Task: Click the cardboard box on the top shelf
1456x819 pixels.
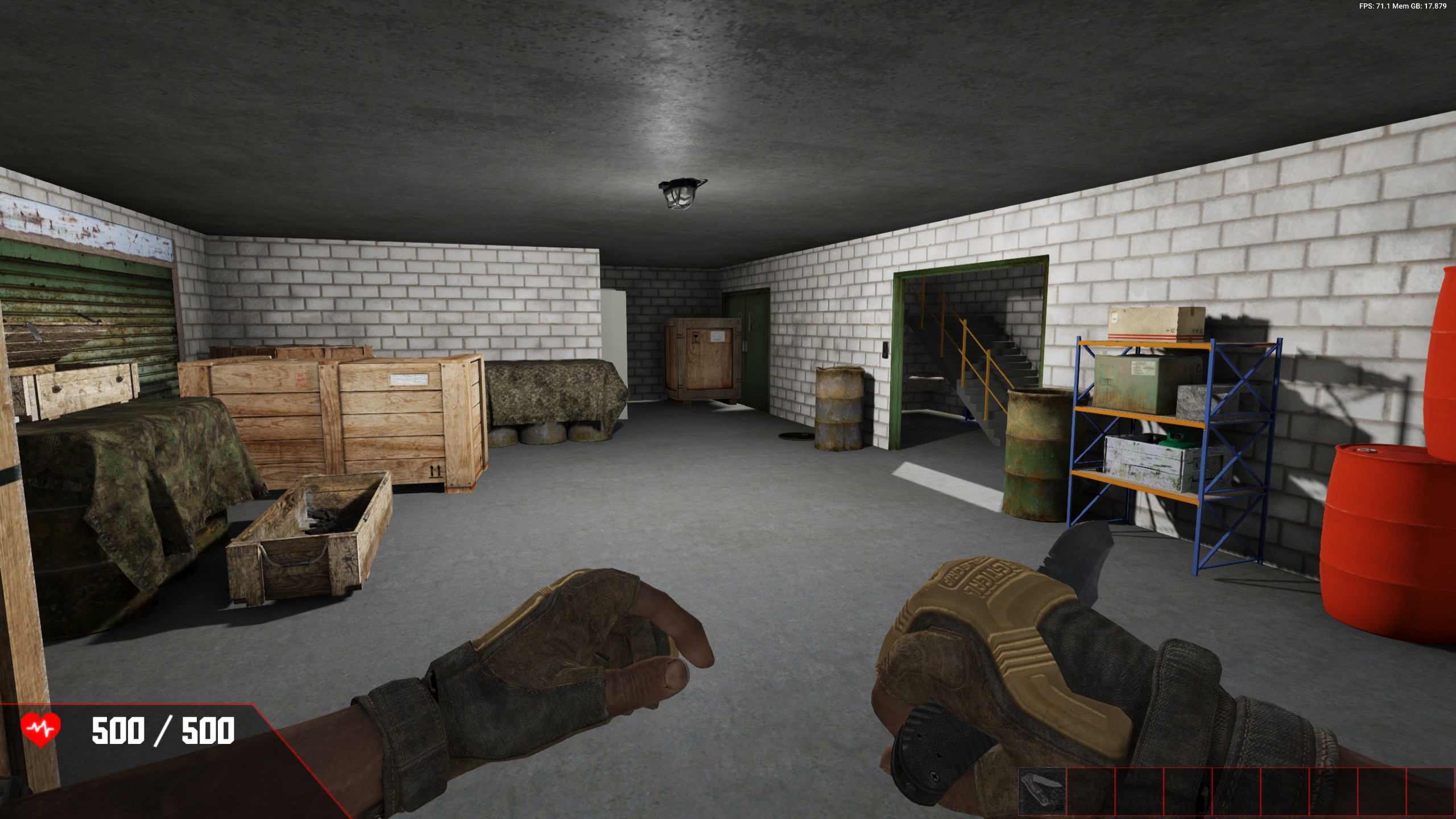Action: (x=1157, y=323)
